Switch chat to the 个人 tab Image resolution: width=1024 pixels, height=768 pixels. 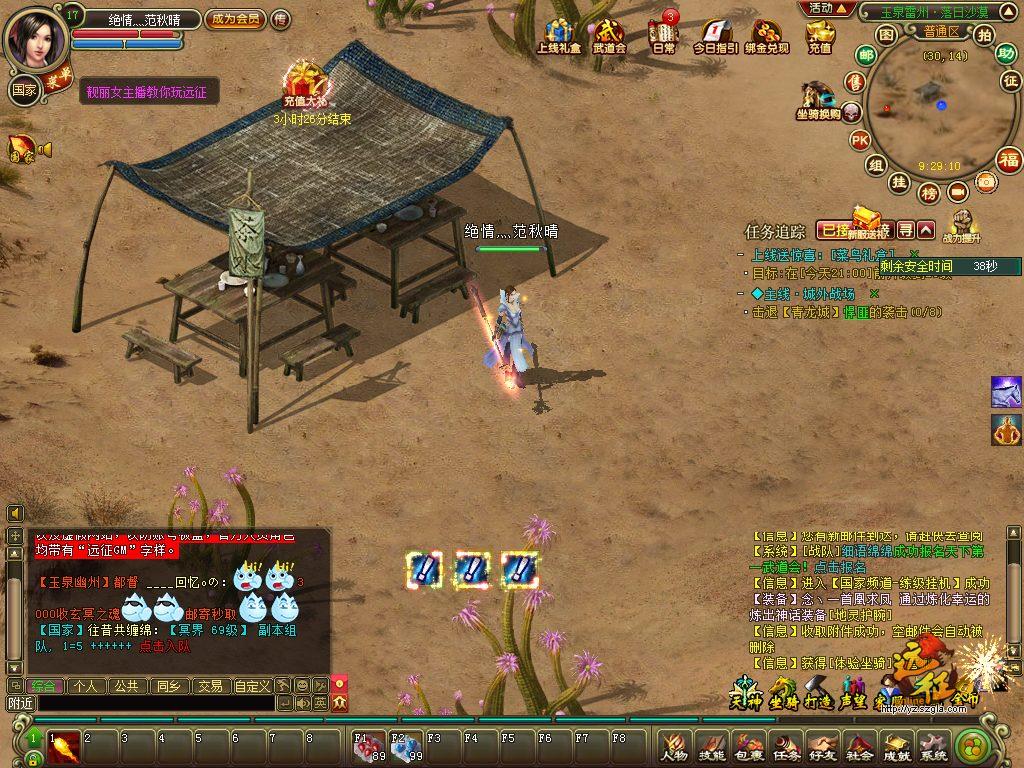(x=86, y=686)
